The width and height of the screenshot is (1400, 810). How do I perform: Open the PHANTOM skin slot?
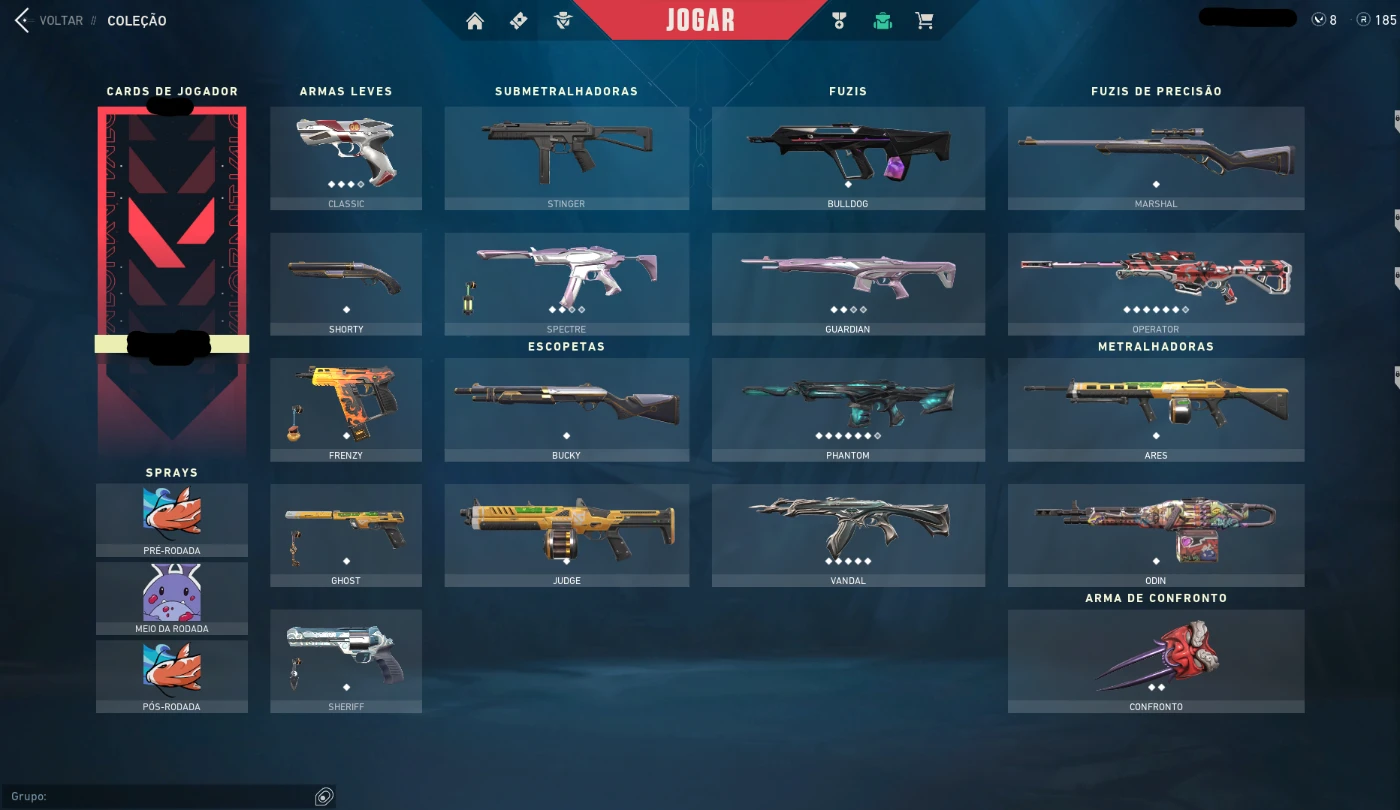tap(848, 410)
